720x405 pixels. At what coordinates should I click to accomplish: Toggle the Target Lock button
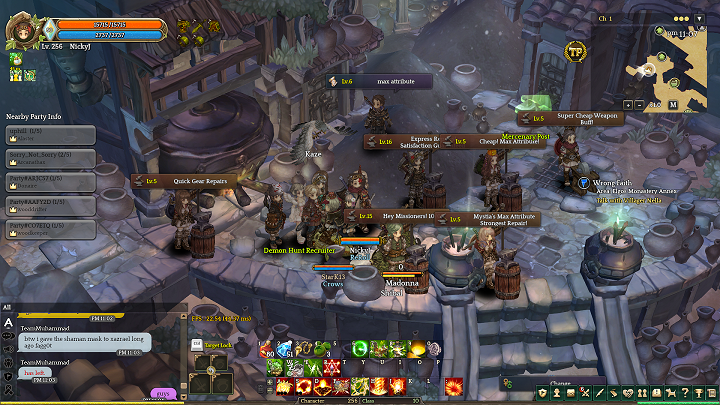(218, 346)
